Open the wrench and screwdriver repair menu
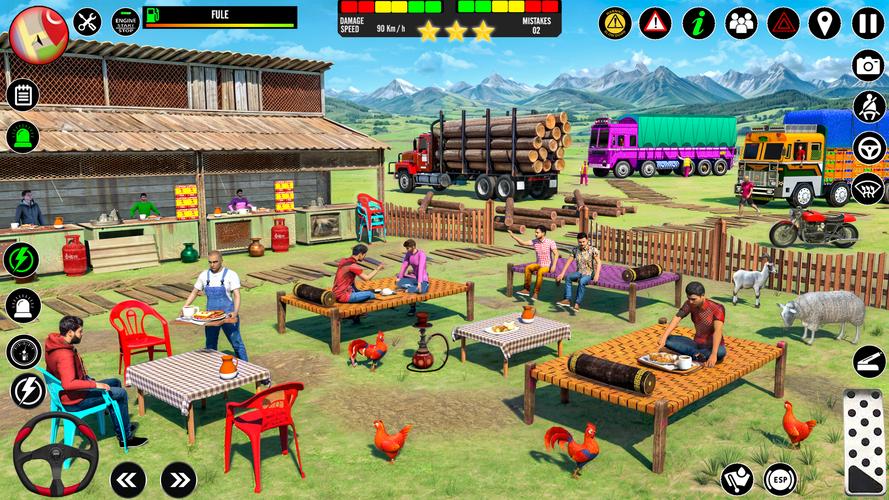The width and height of the screenshot is (889, 500). (88, 21)
